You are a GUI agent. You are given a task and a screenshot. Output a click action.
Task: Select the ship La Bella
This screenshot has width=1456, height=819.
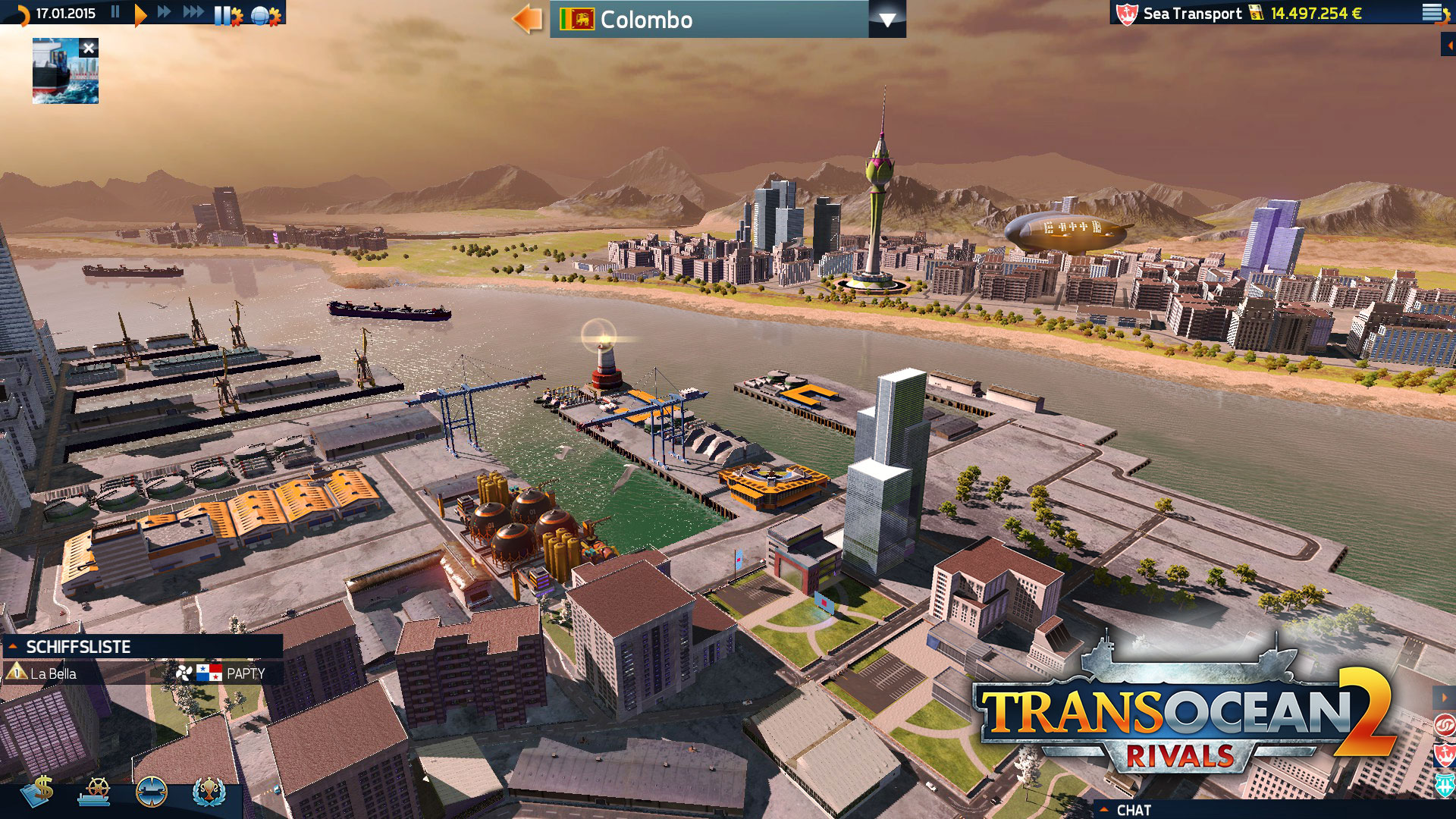pyautogui.click(x=53, y=673)
